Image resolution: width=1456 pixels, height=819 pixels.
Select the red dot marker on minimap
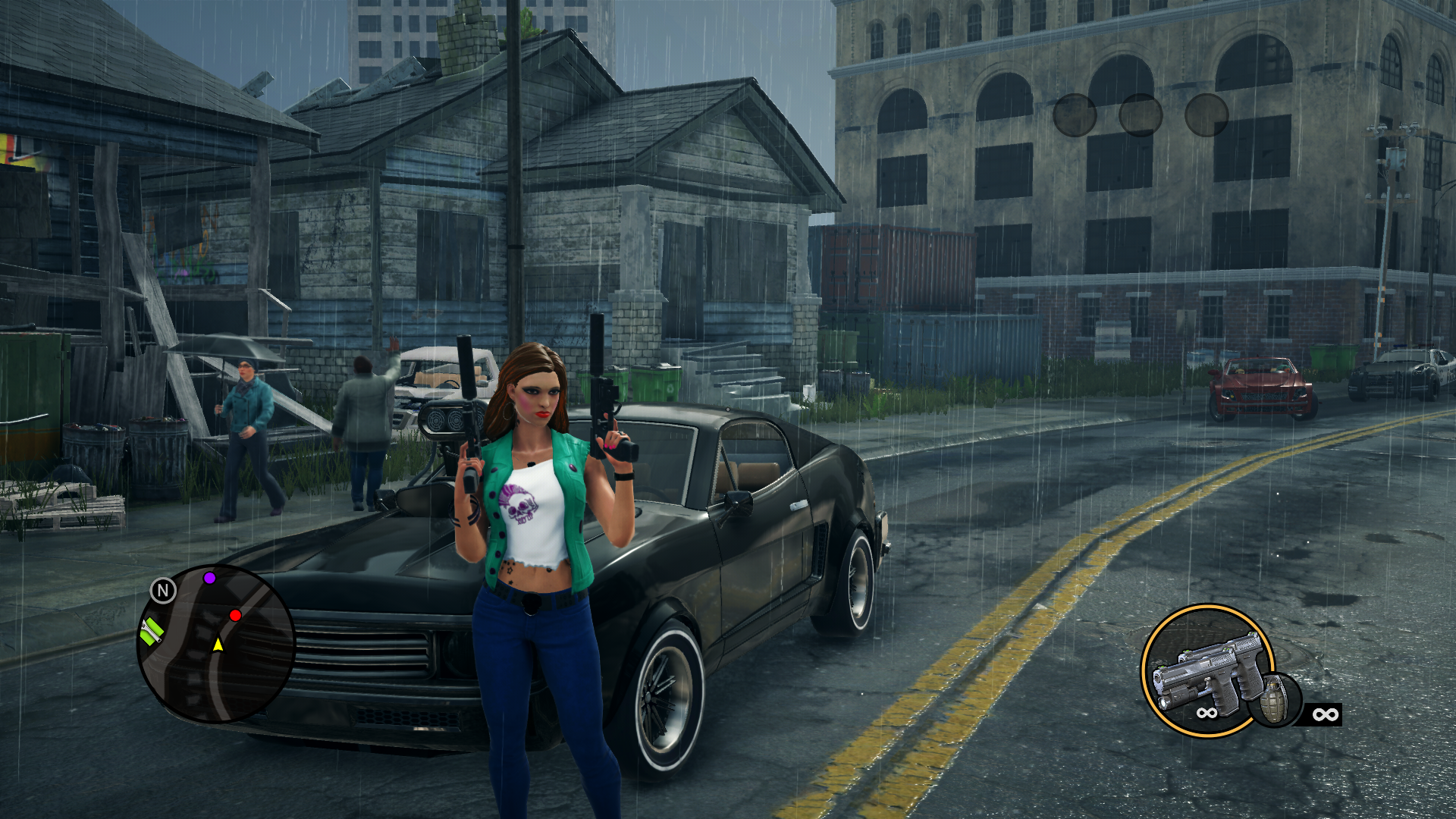pyautogui.click(x=235, y=615)
